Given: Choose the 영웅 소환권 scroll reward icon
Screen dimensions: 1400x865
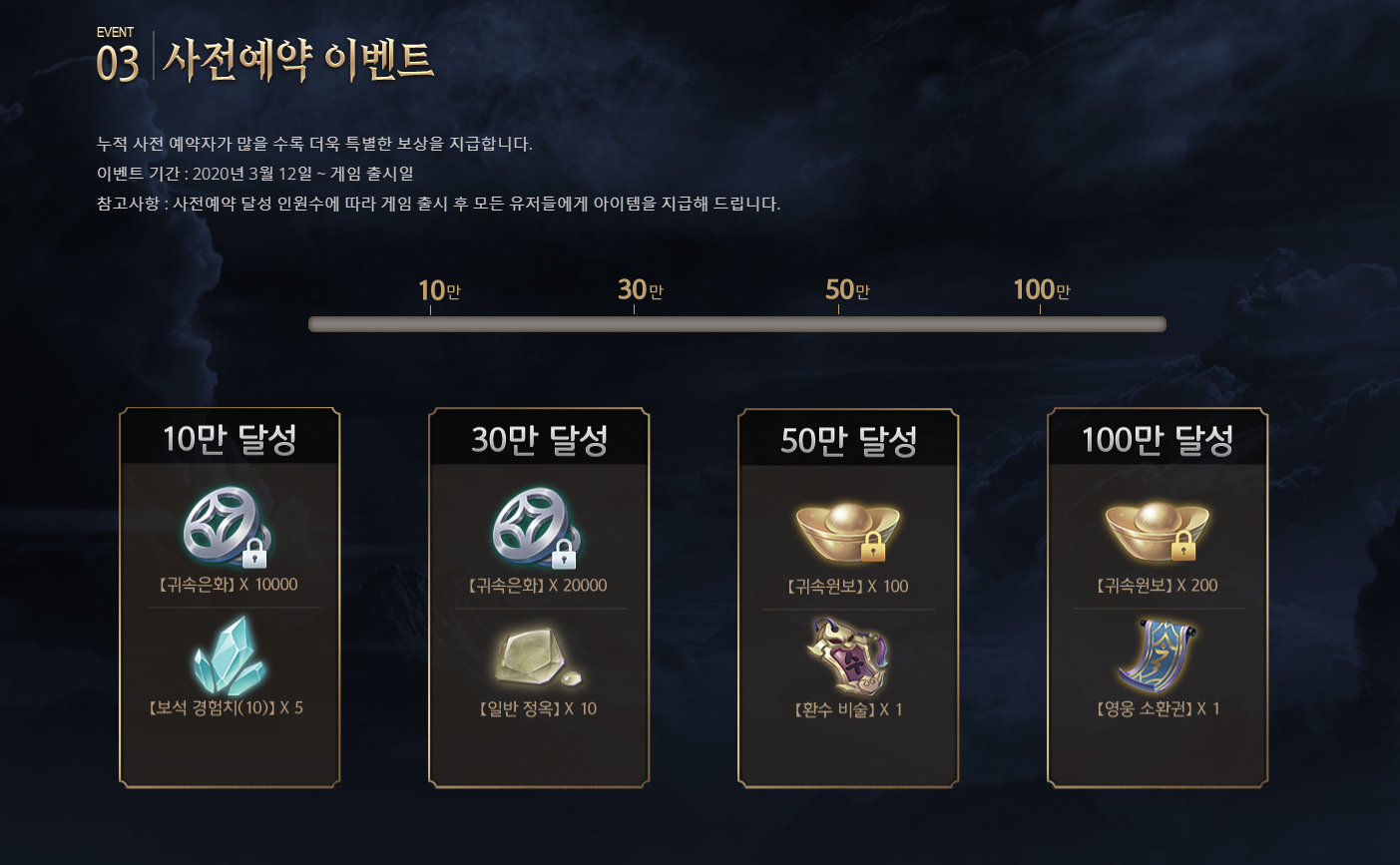Looking at the screenshot, I should click(x=1158, y=656).
